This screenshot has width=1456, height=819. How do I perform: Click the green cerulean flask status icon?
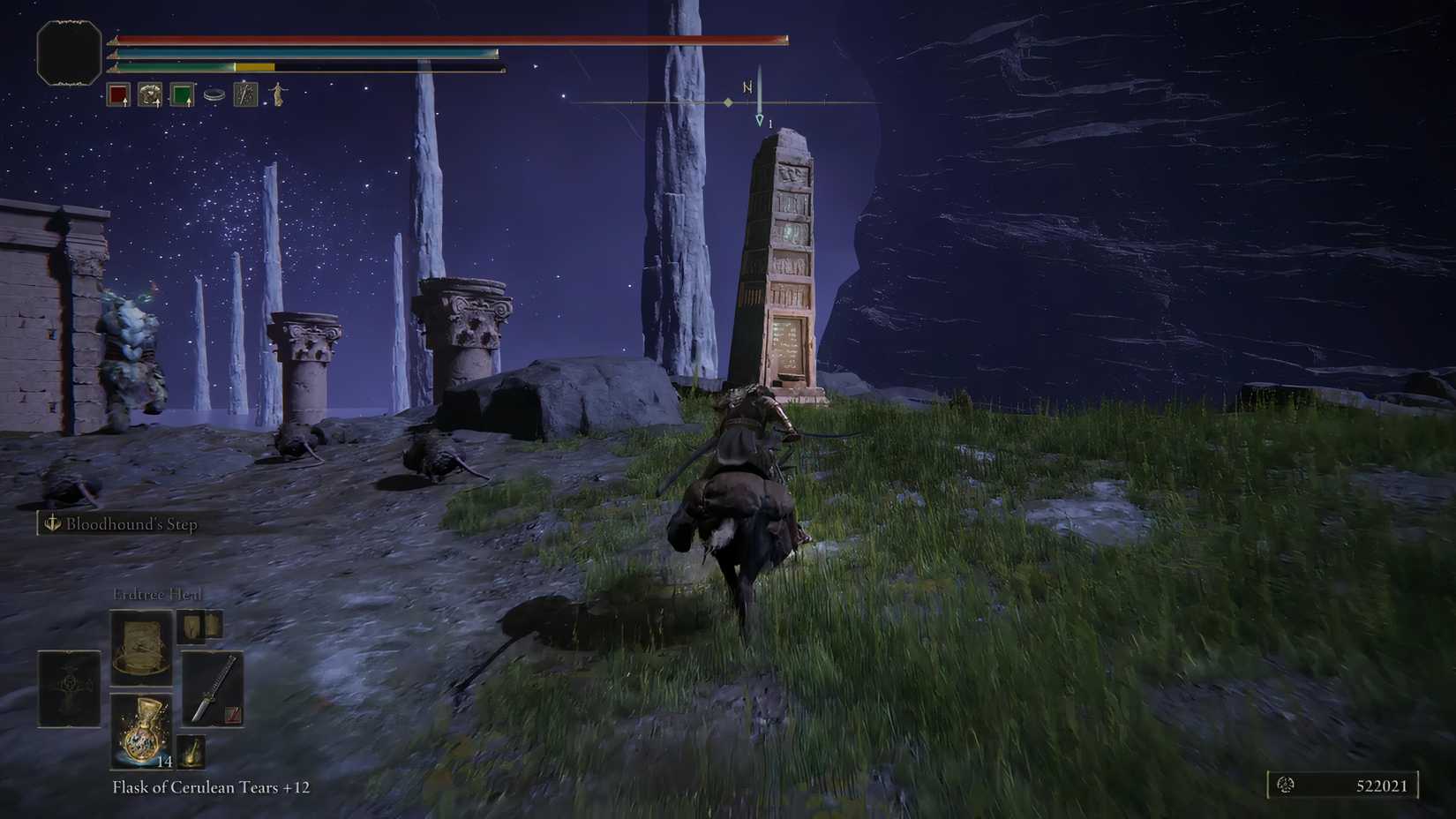[183, 94]
